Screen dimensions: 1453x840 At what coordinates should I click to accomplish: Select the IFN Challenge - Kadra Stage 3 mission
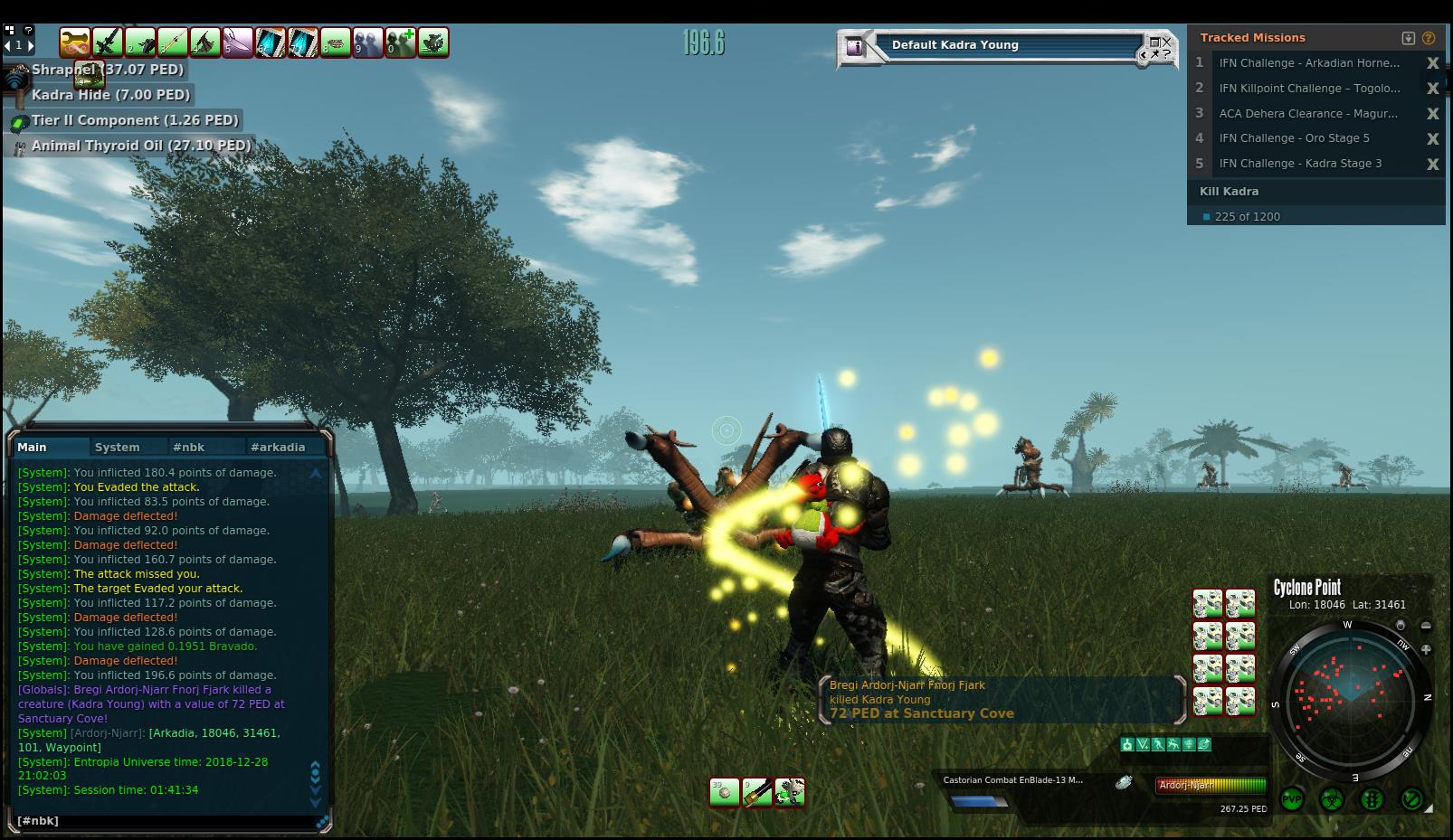point(1300,164)
